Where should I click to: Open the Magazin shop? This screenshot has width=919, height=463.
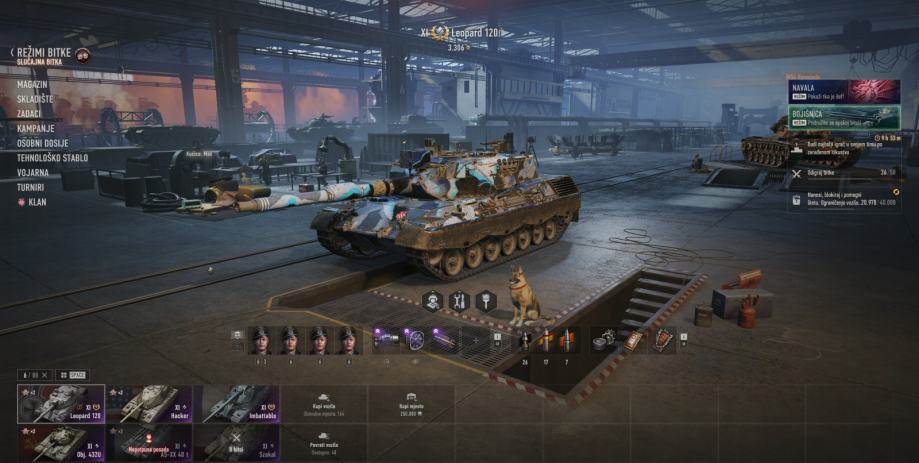pos(33,85)
